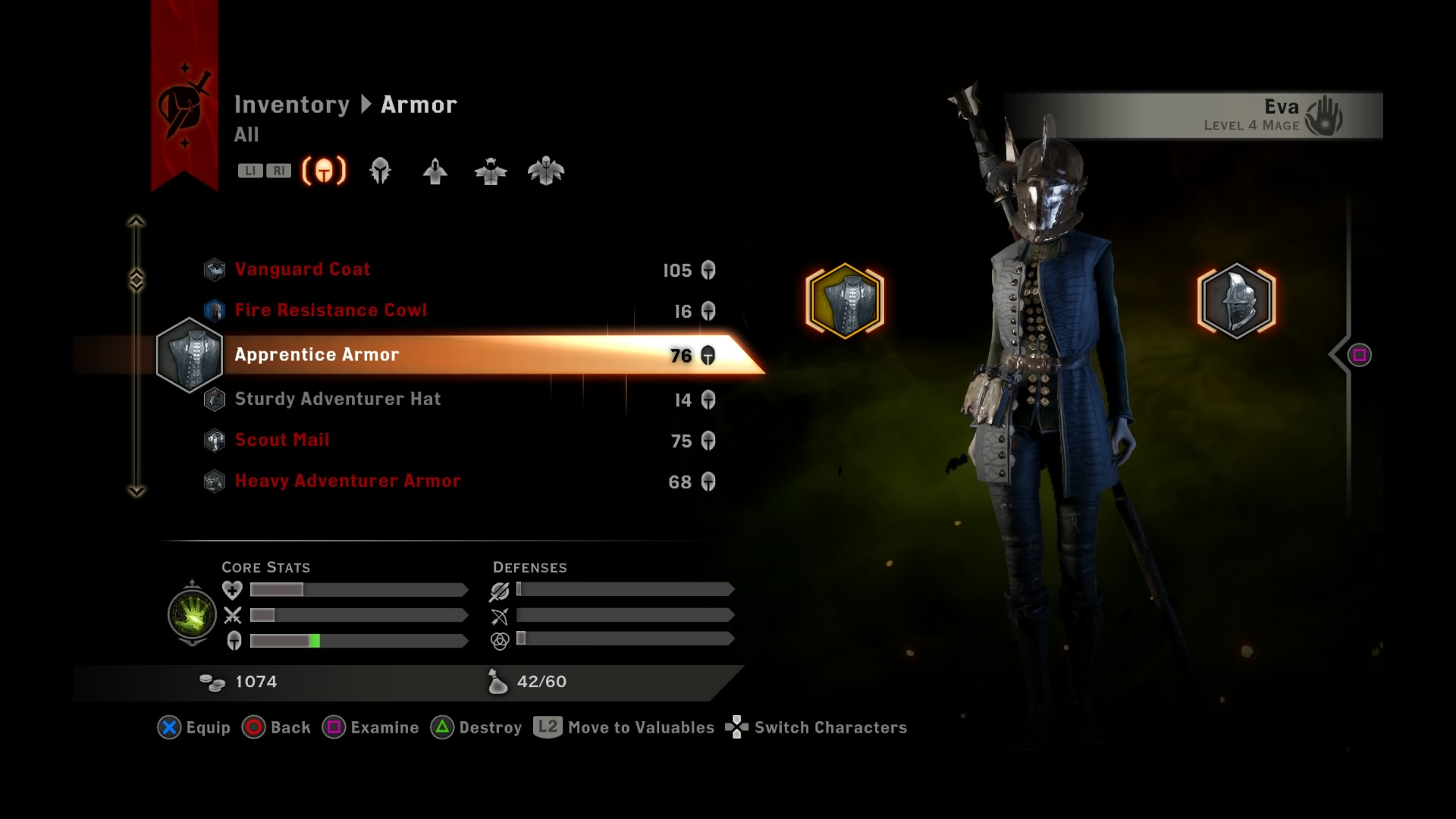The image size is (1456, 819).
Task: Switch to the All armor filter tab
Action: tap(324, 171)
